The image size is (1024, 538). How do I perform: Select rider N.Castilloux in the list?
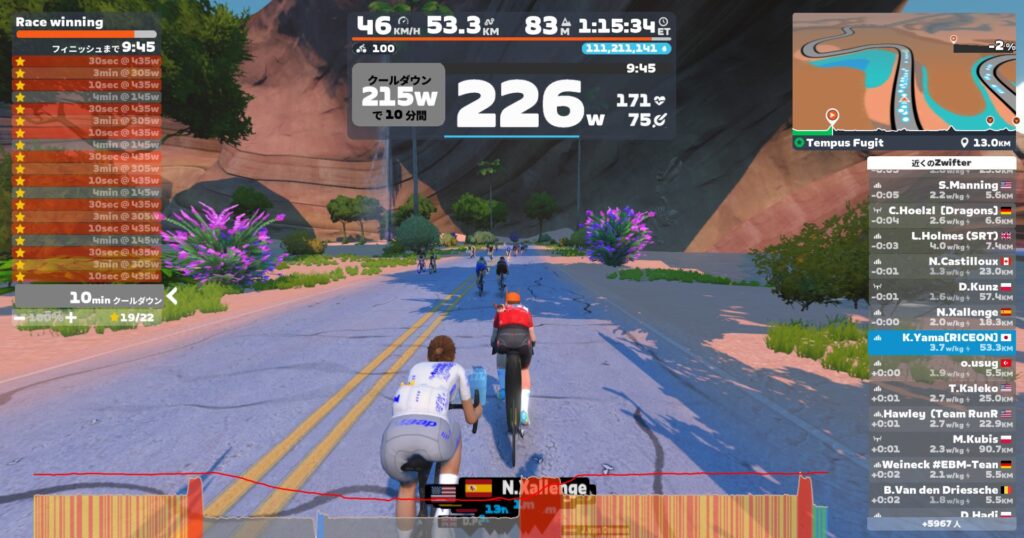941,265
